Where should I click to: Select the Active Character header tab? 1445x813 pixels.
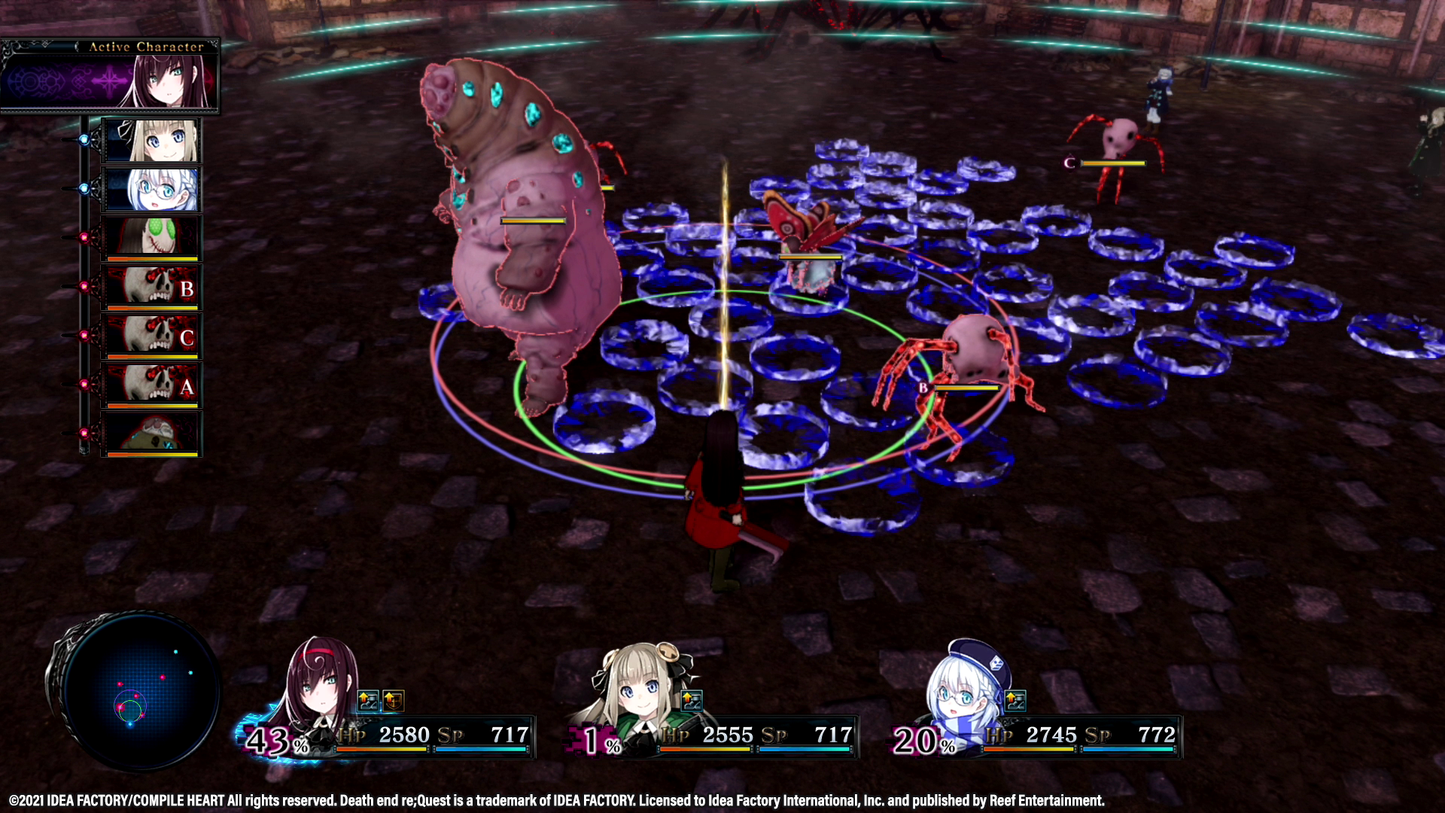(146, 46)
